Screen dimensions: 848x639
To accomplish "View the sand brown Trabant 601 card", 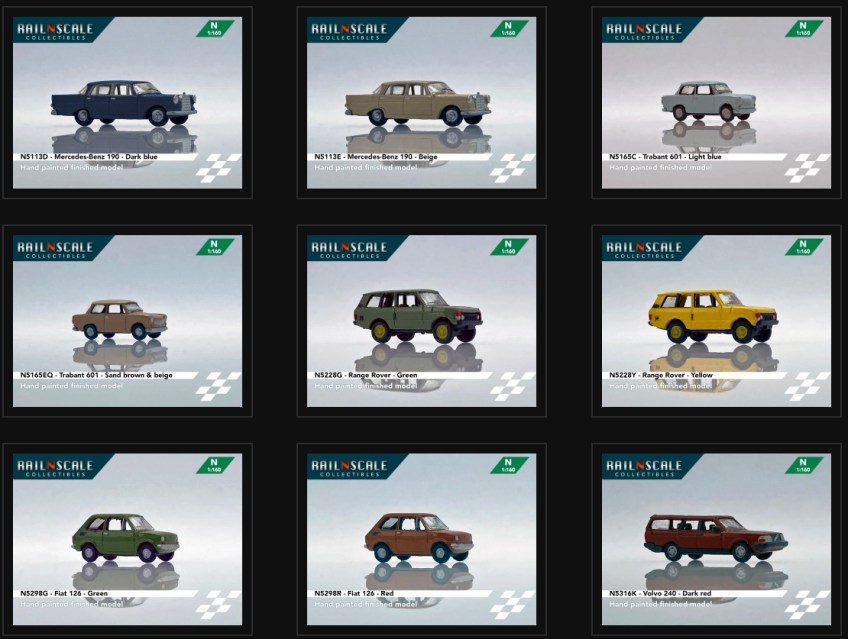I will (x=127, y=321).
